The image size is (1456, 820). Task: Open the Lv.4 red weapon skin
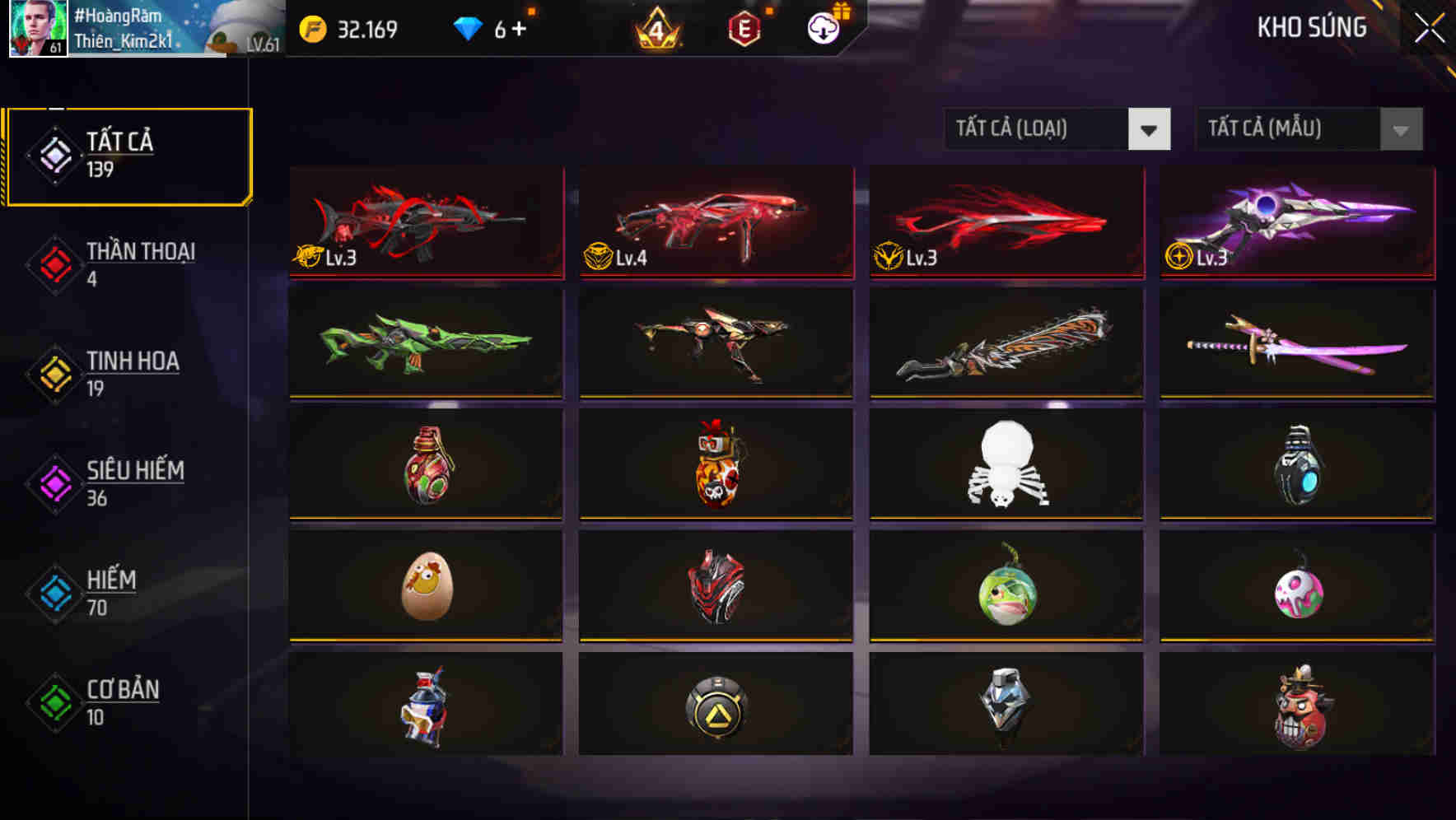[715, 224]
